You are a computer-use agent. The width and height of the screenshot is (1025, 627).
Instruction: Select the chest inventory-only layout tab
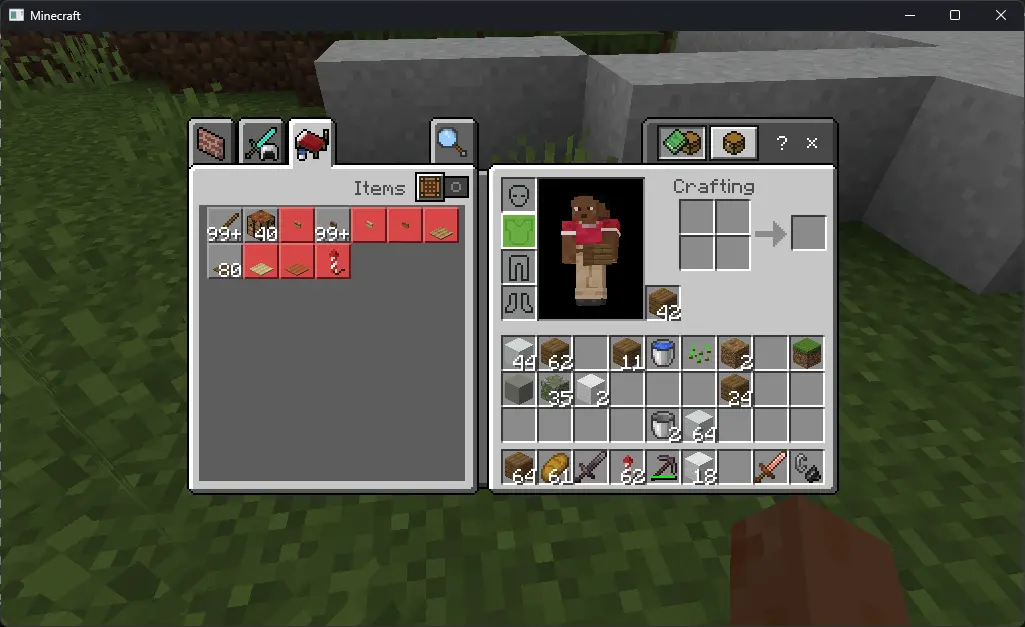click(x=733, y=143)
